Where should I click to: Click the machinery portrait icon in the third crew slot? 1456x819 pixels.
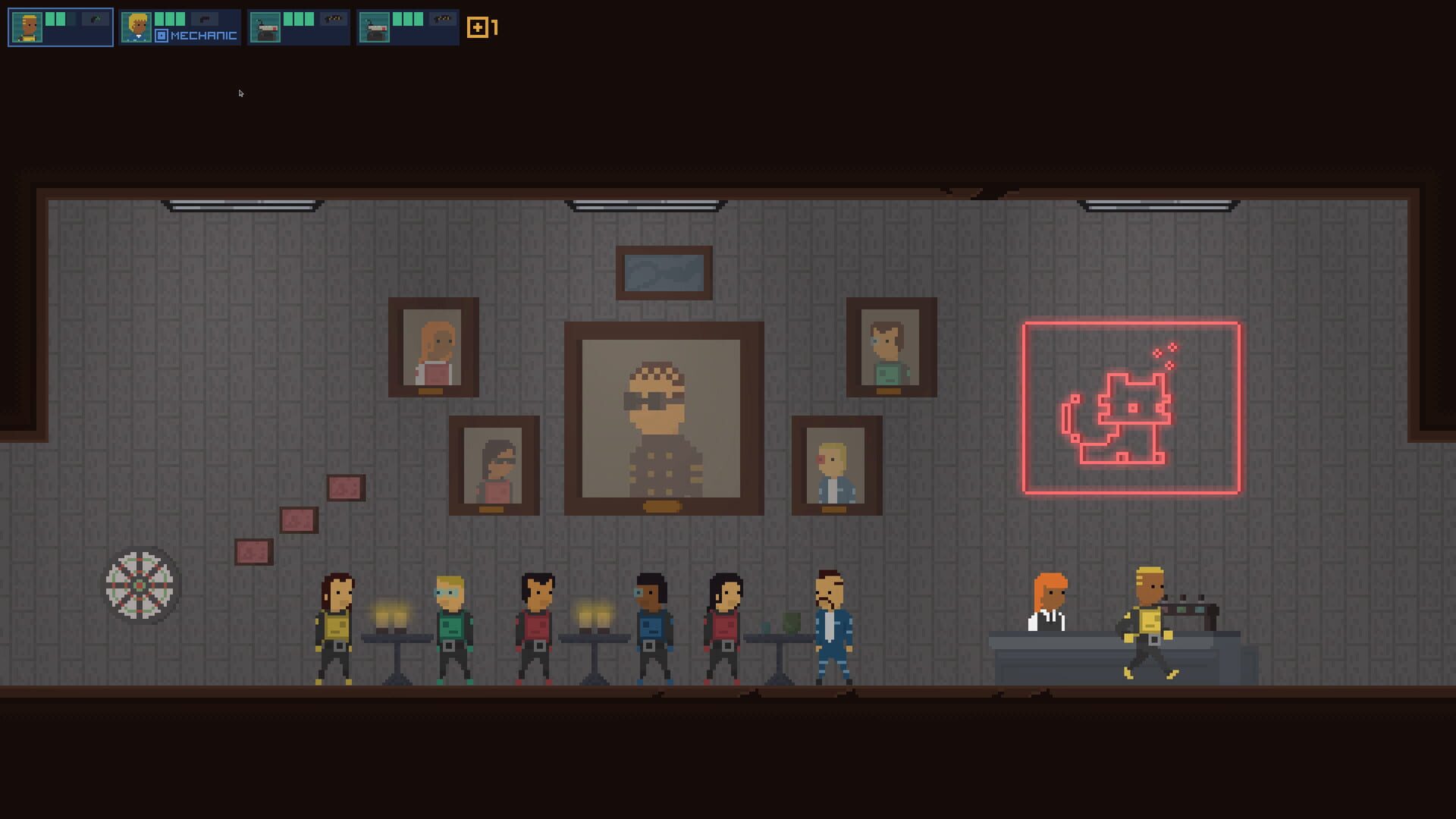coord(264,27)
